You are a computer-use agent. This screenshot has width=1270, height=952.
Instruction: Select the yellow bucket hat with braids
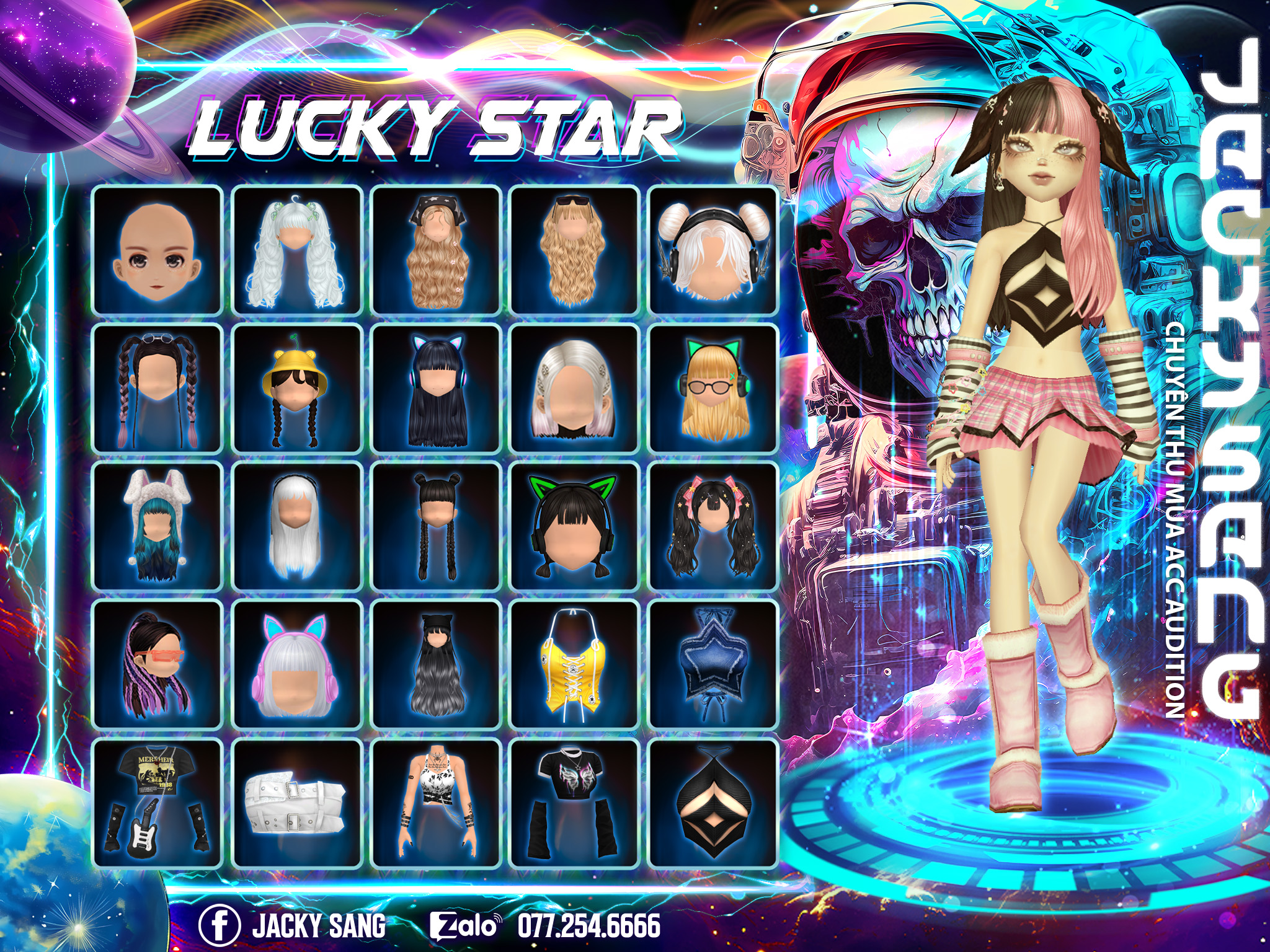pyautogui.click(x=296, y=388)
